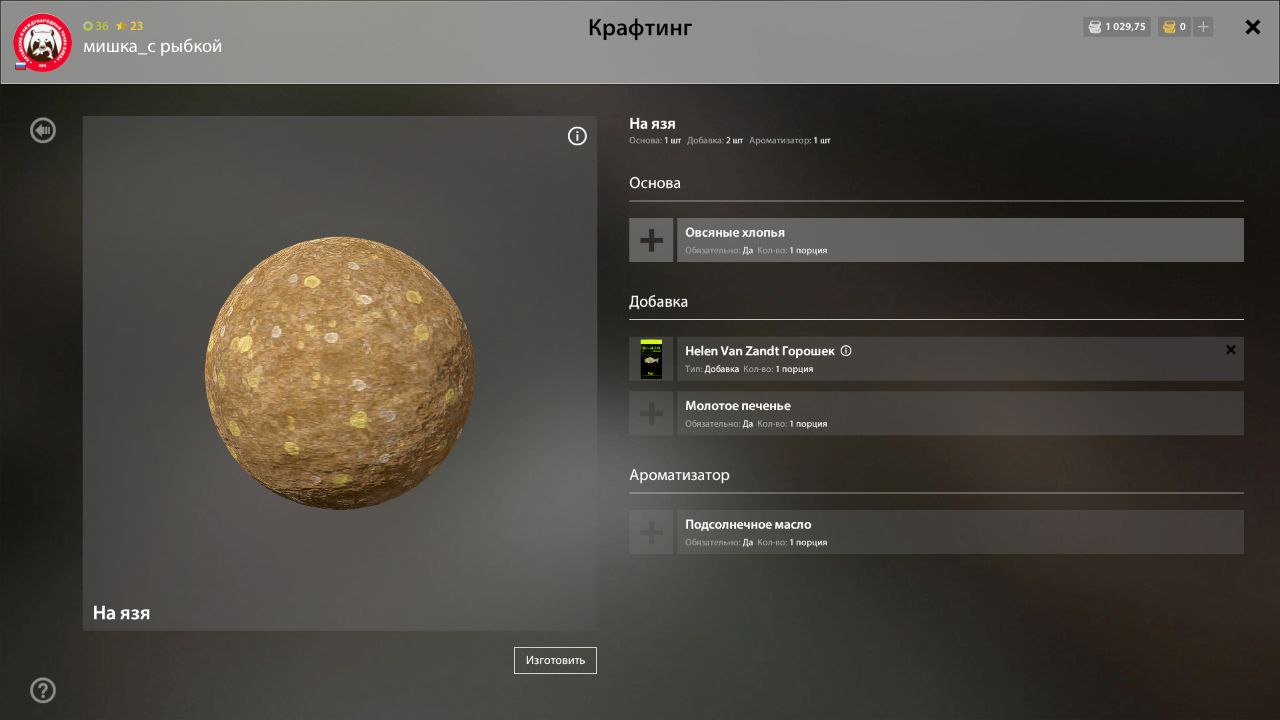
Task: Click the Основа section header
Action: click(655, 183)
